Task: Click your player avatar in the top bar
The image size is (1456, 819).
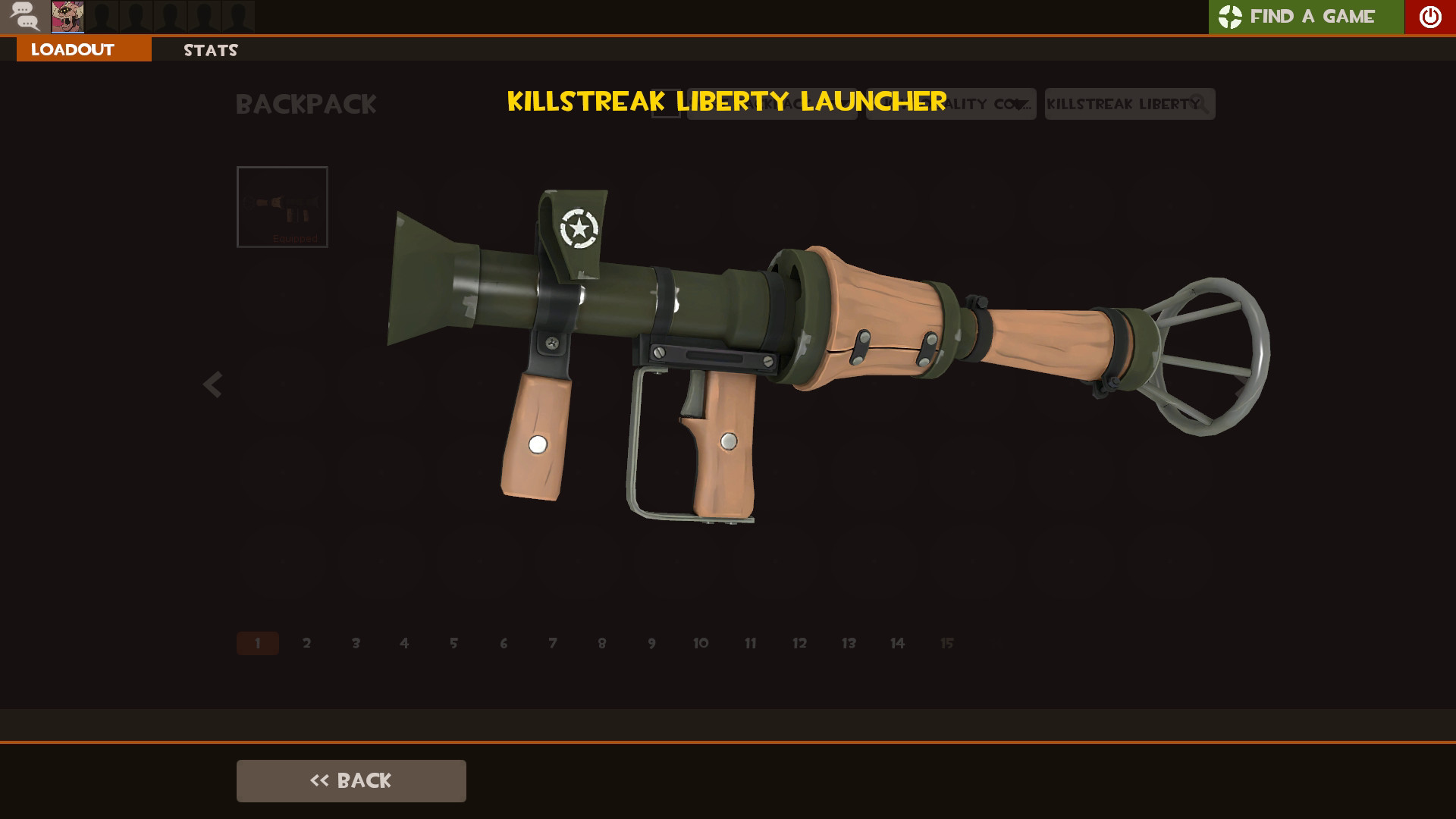Action: coord(67,17)
